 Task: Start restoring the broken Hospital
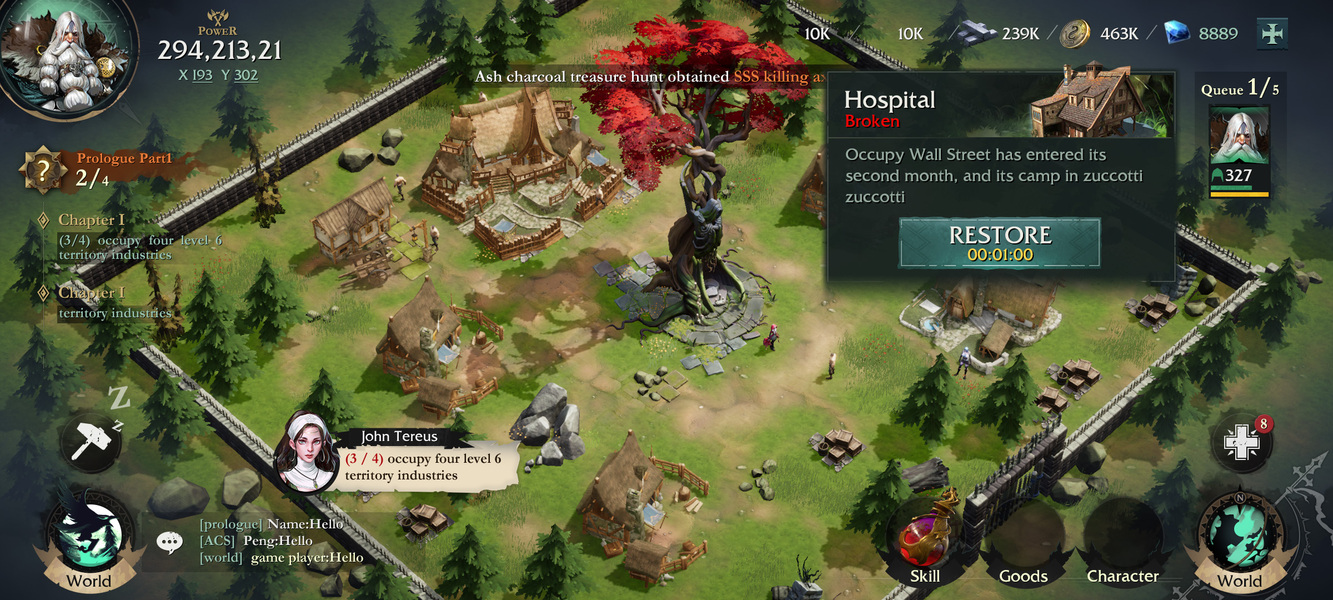point(999,243)
